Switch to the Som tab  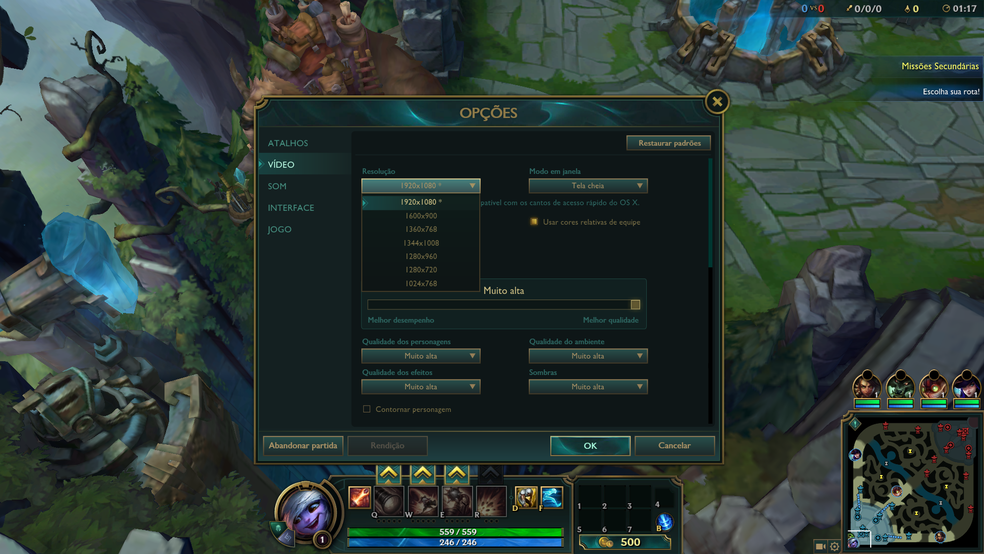click(x=277, y=186)
